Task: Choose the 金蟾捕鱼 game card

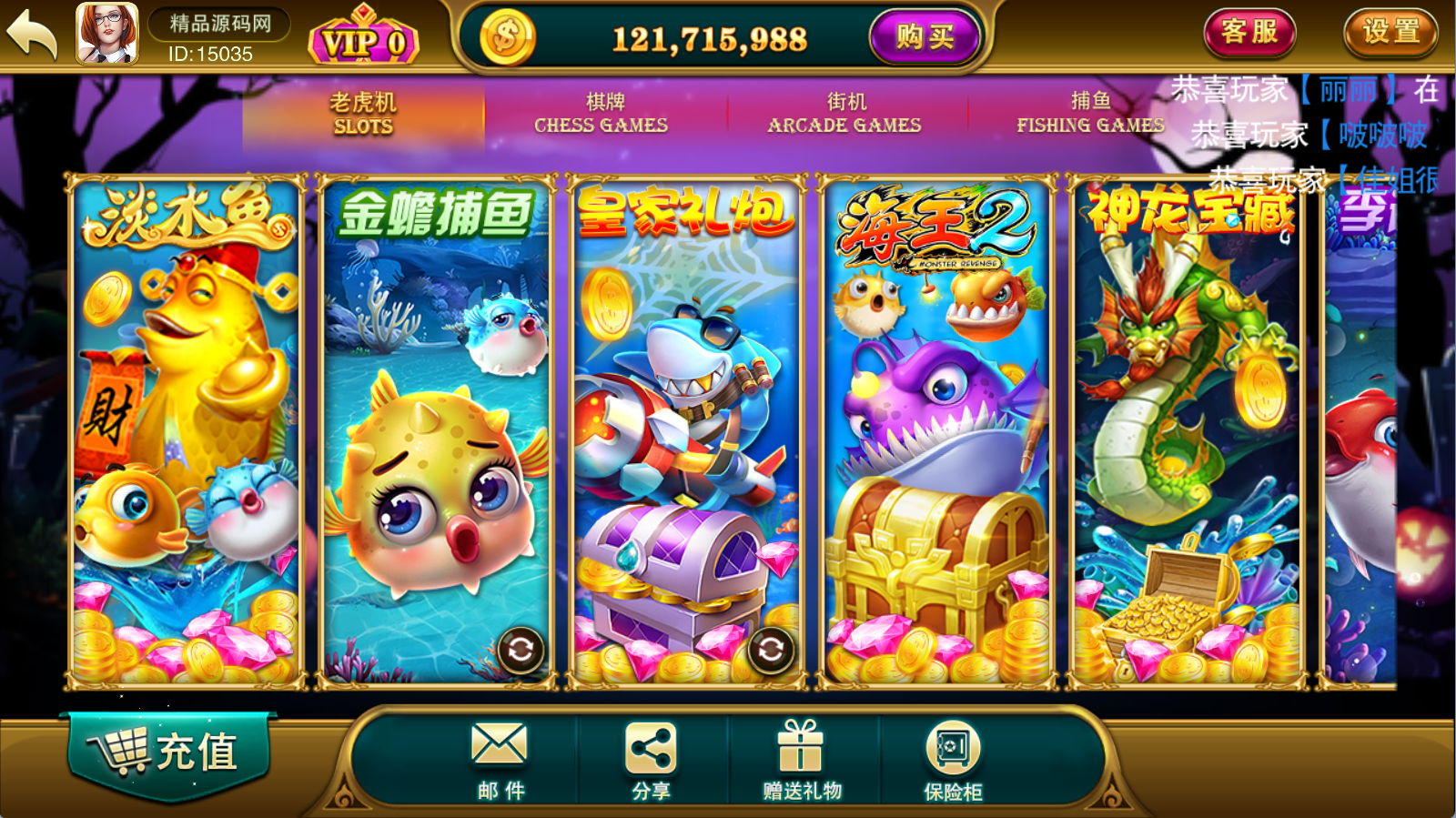Action: click(x=437, y=432)
